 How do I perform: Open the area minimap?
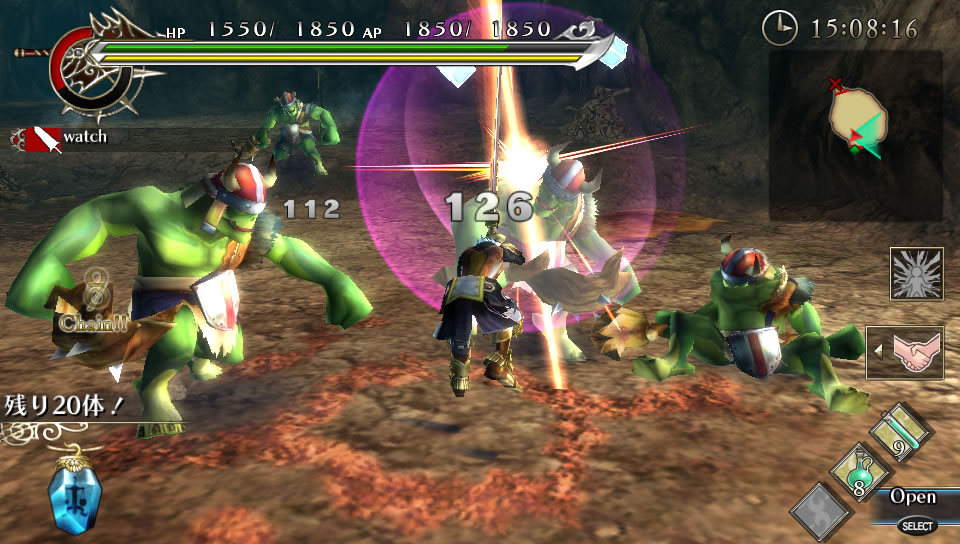[x=855, y=135]
